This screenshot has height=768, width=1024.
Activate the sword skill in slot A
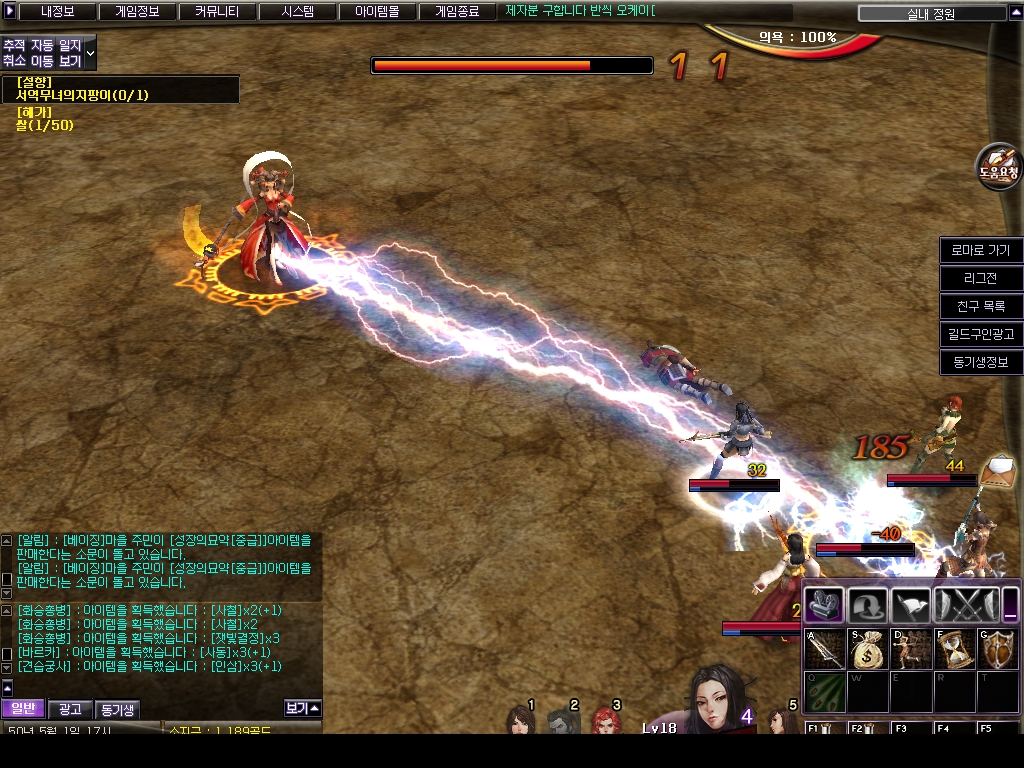coord(826,650)
